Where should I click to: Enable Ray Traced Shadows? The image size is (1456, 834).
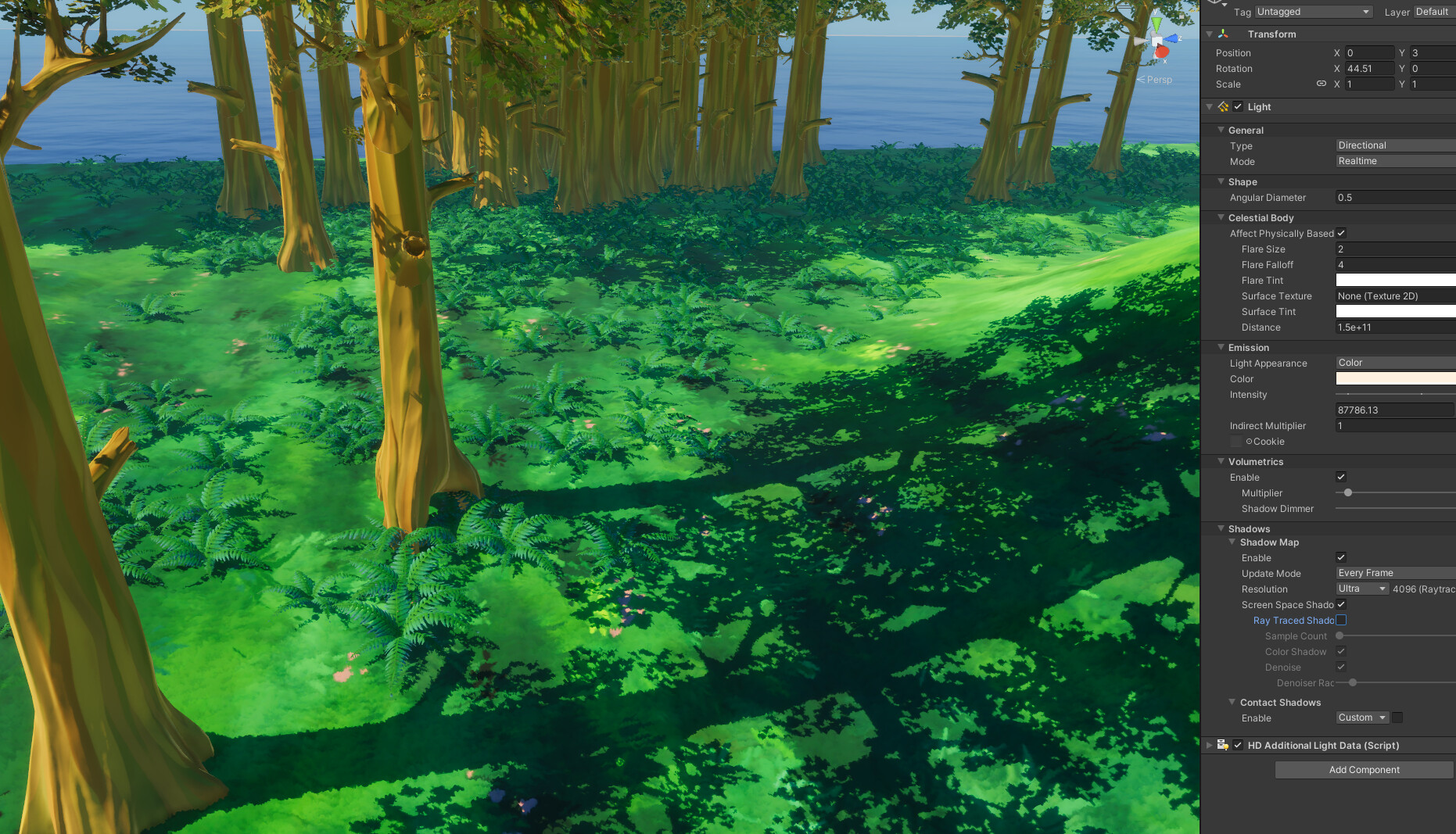tap(1341, 619)
